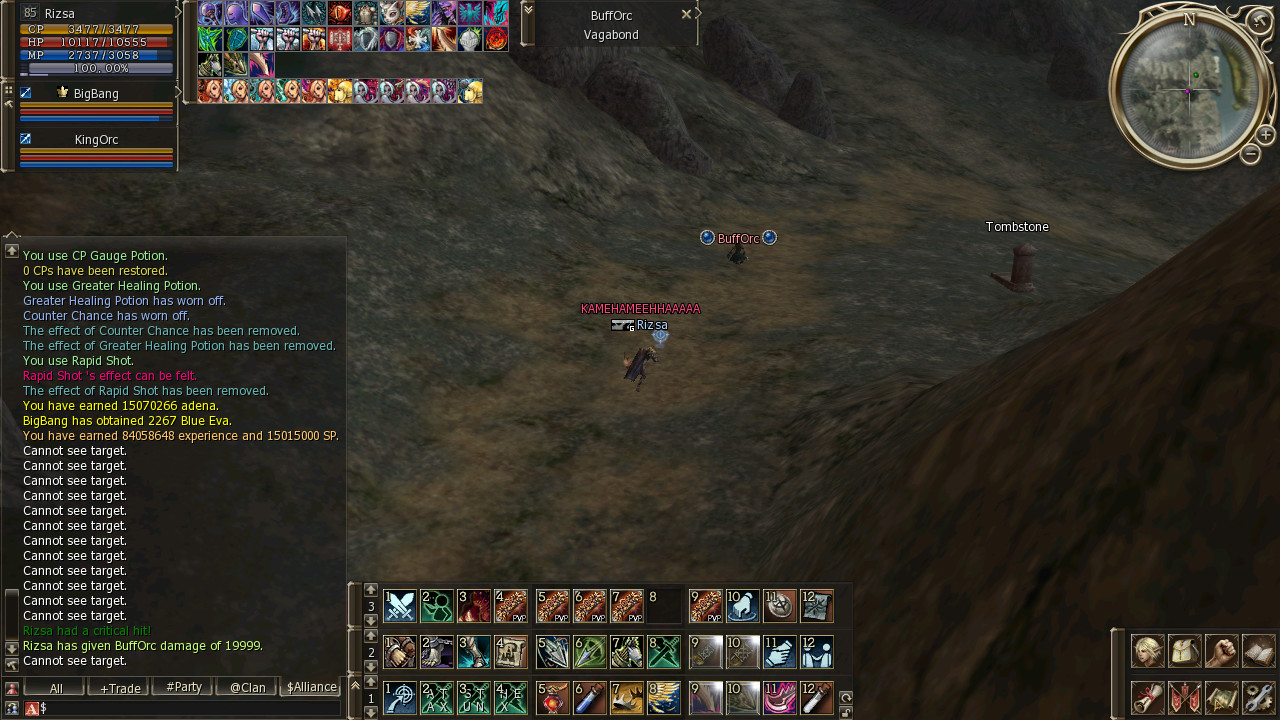Switch to the $Alliance chat tab

pyautogui.click(x=310, y=688)
